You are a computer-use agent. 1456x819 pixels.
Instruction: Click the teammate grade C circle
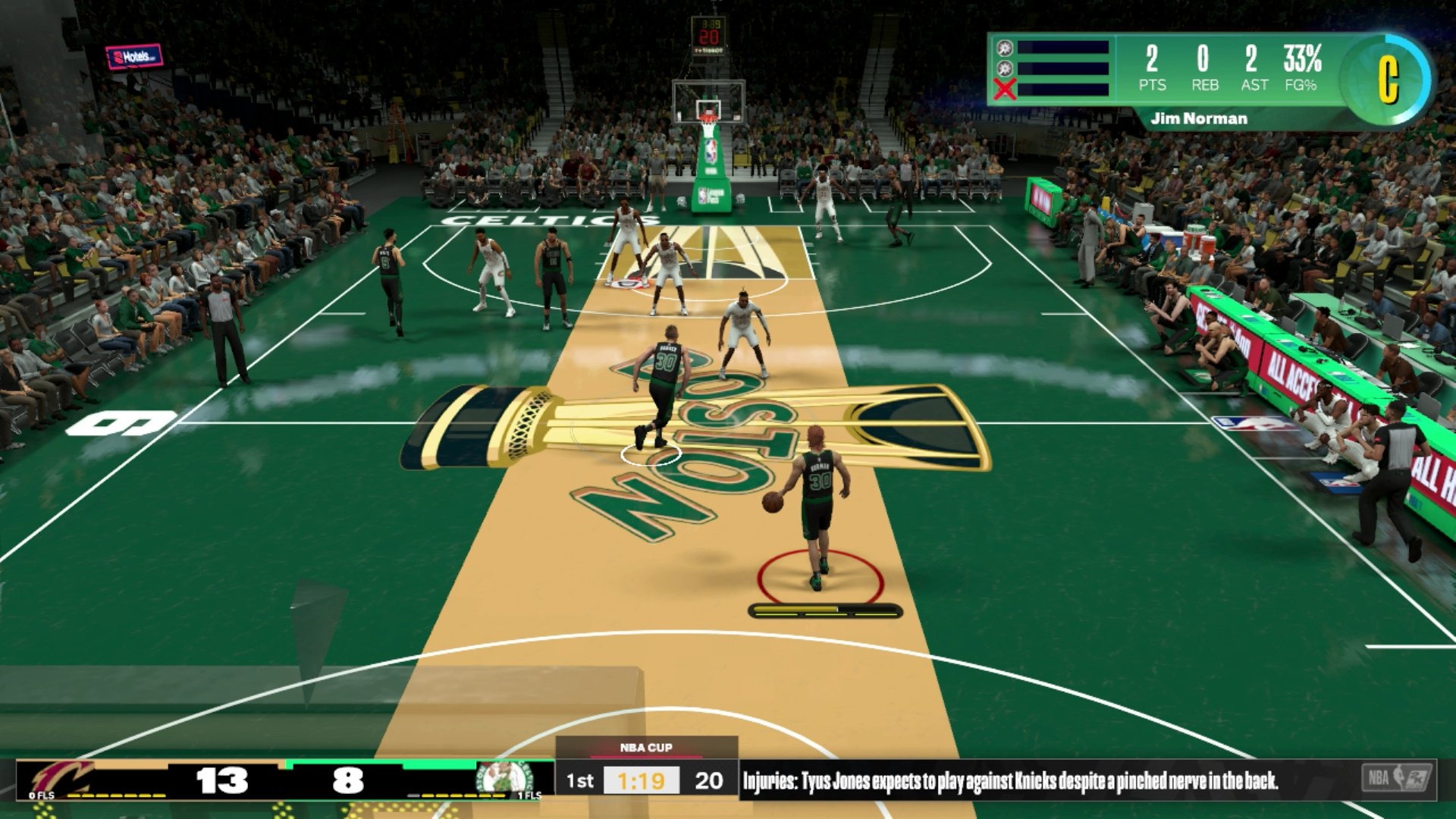pos(1387,78)
